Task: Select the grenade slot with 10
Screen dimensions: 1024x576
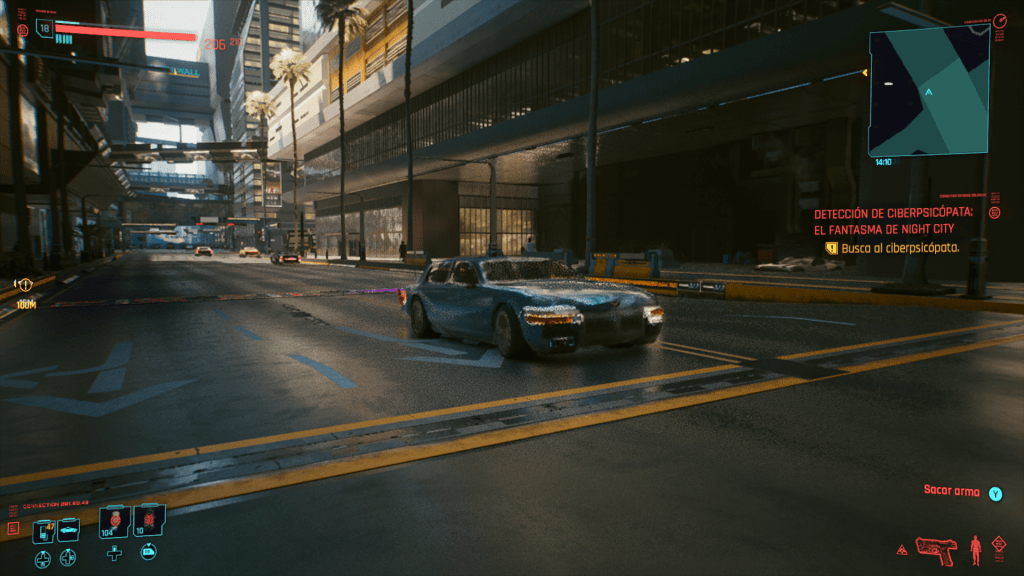Action: coord(148,521)
